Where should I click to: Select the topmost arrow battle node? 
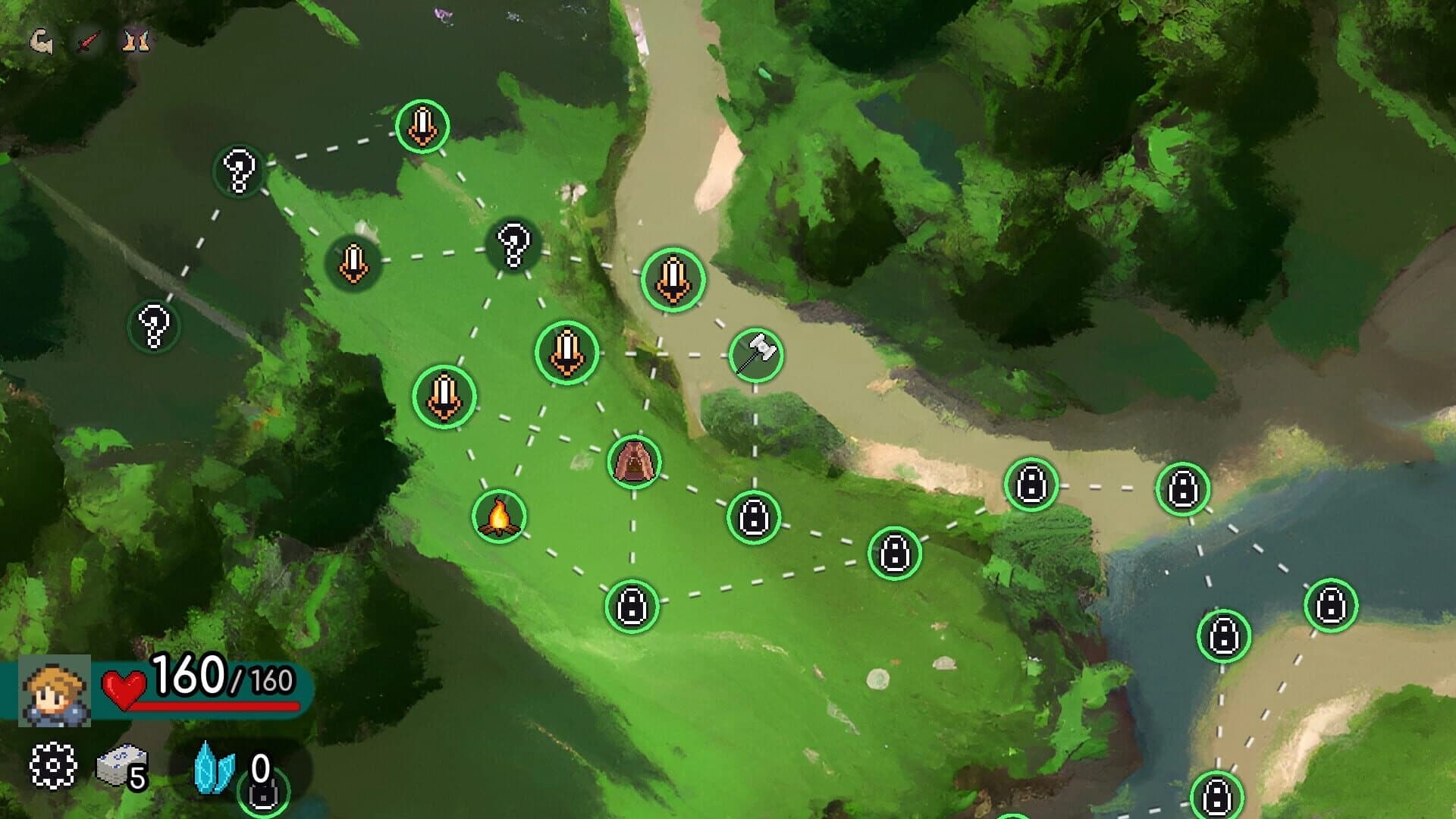click(422, 125)
